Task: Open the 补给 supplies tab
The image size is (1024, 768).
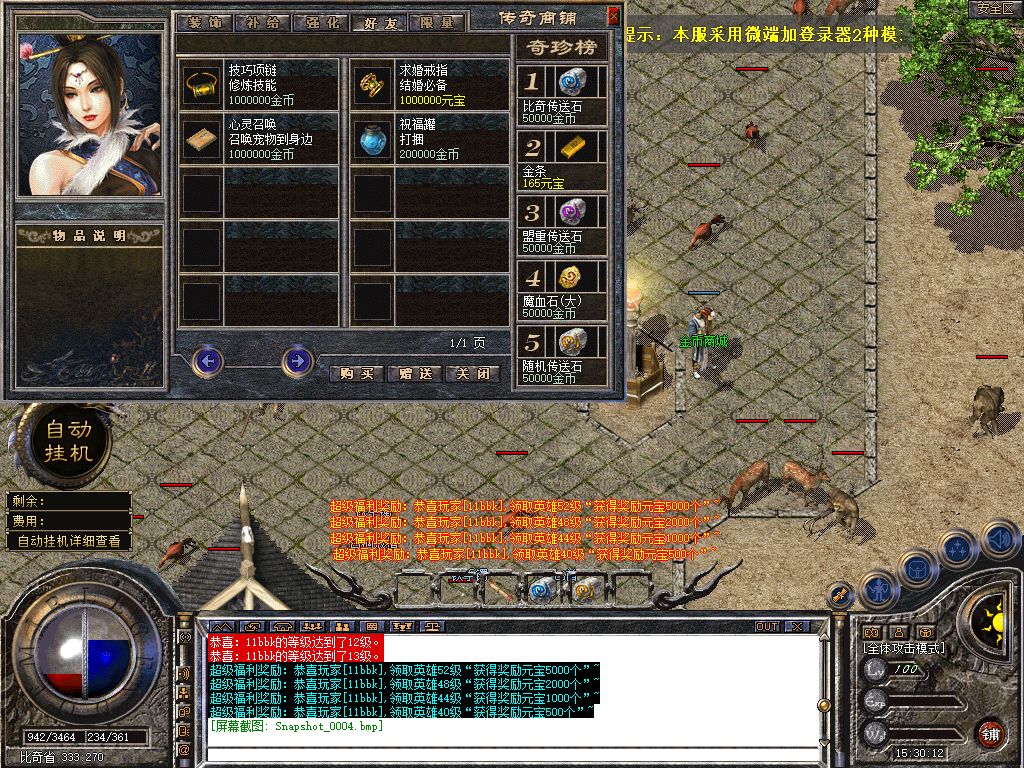Action: pos(262,21)
